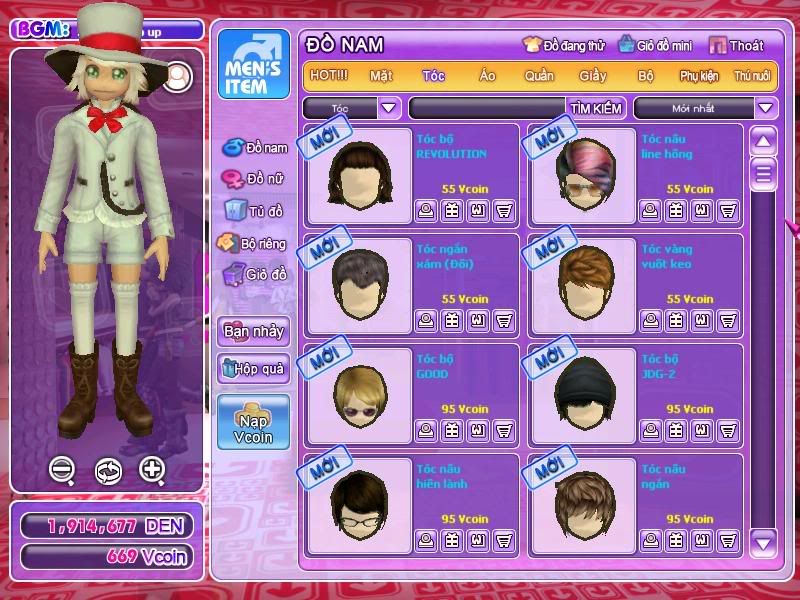Zoom in on the character preview
The width and height of the screenshot is (800, 600).
point(152,469)
